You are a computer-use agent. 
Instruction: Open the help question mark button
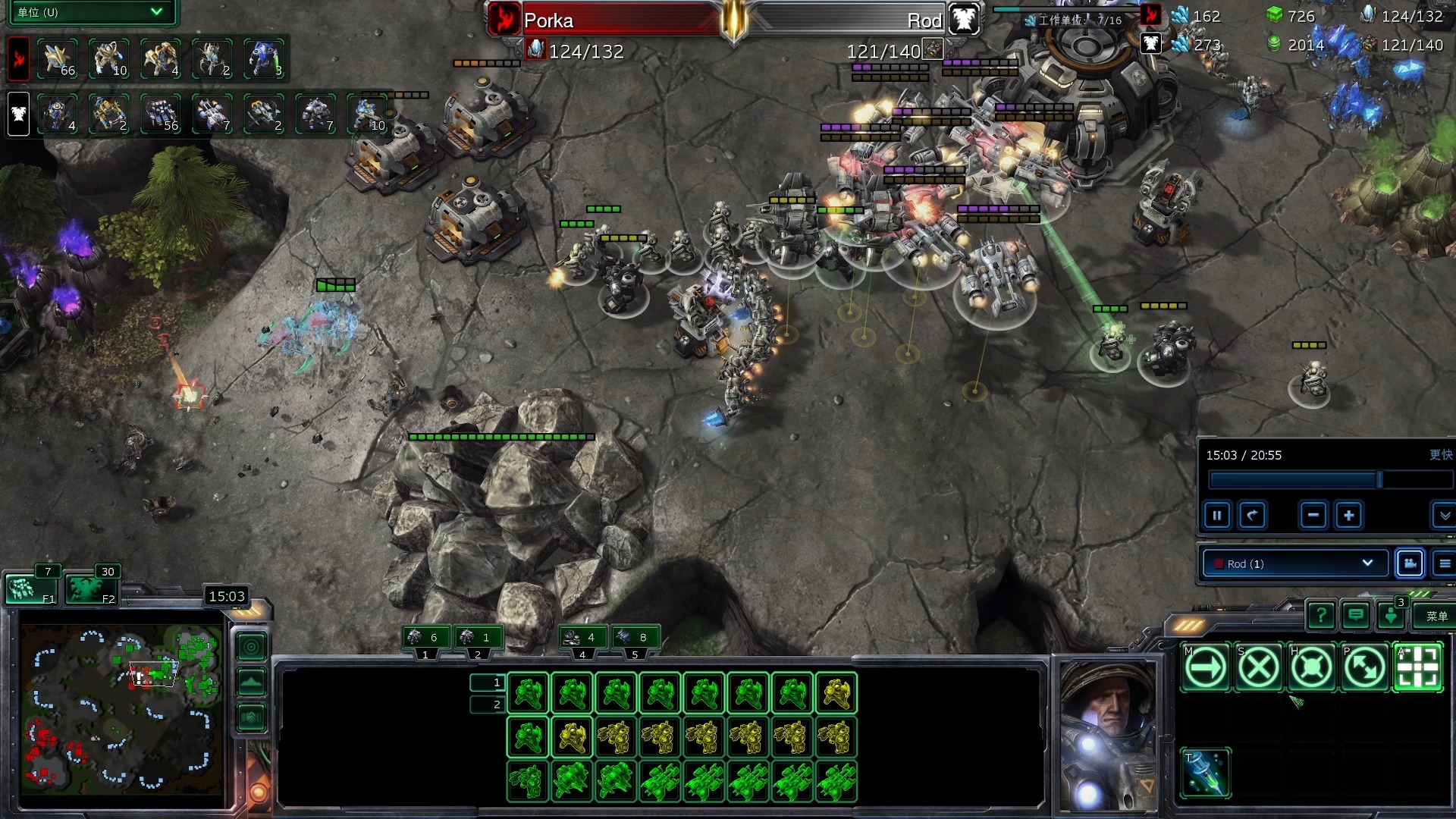(1321, 615)
